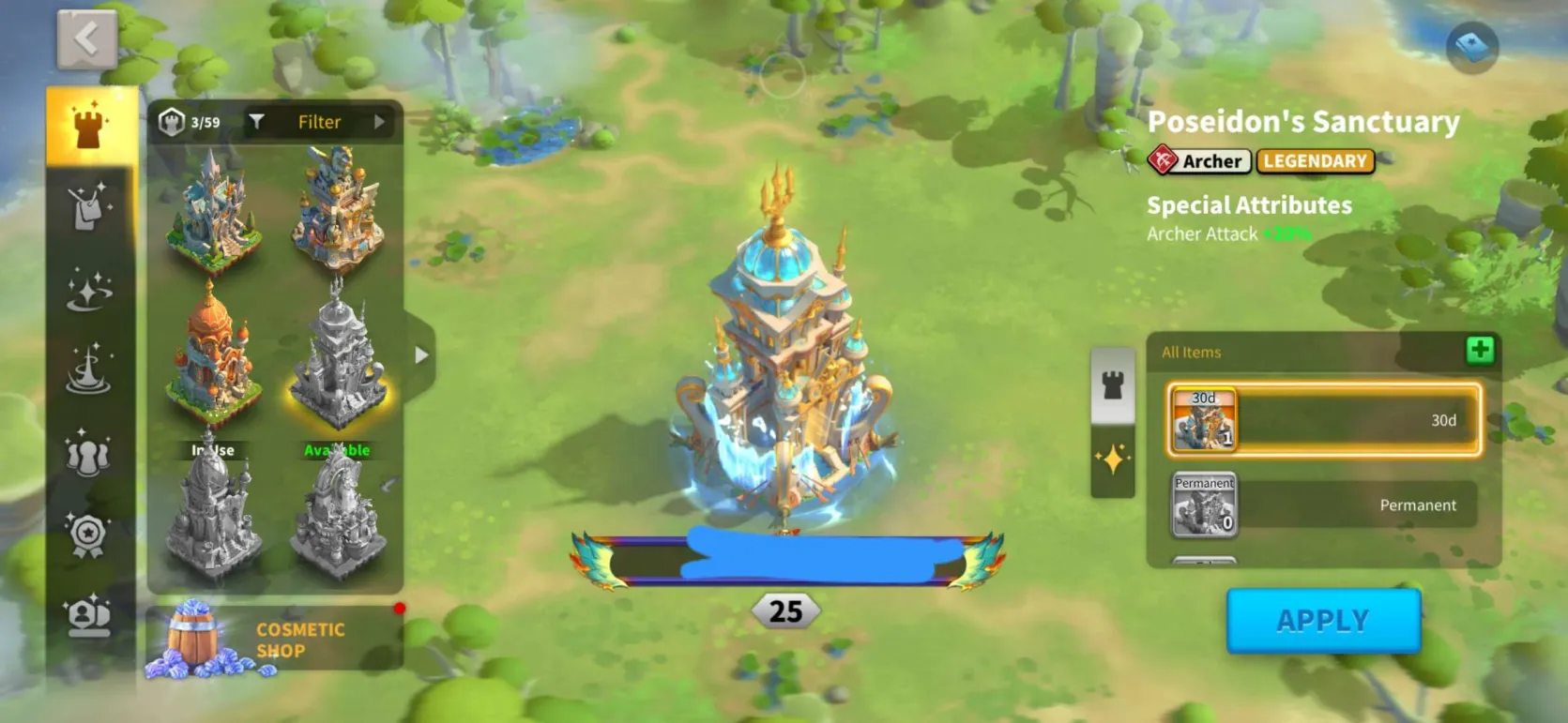Select the sparkle stars category
The image size is (1568, 723).
point(89,290)
